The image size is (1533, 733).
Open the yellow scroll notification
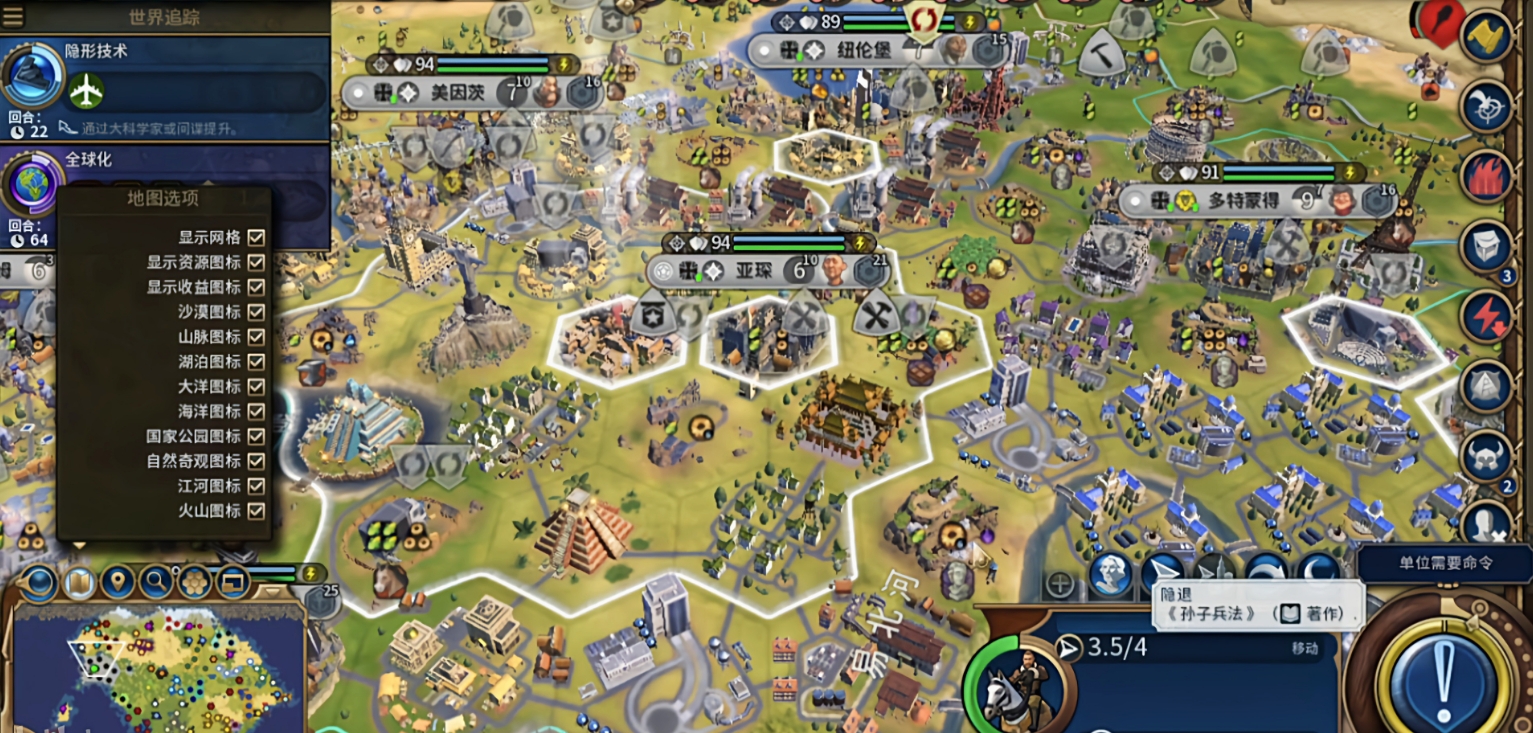[x=1487, y=37]
